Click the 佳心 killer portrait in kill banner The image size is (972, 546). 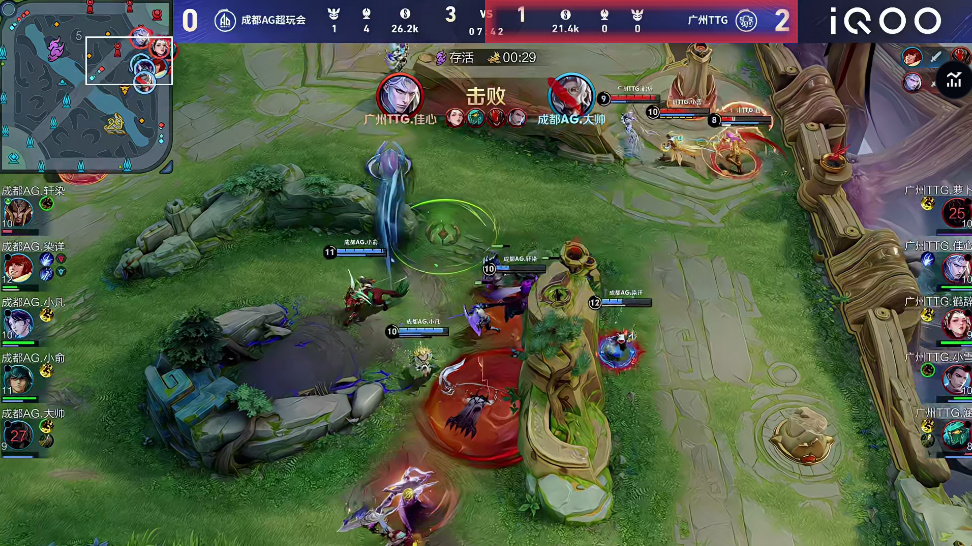click(x=399, y=95)
